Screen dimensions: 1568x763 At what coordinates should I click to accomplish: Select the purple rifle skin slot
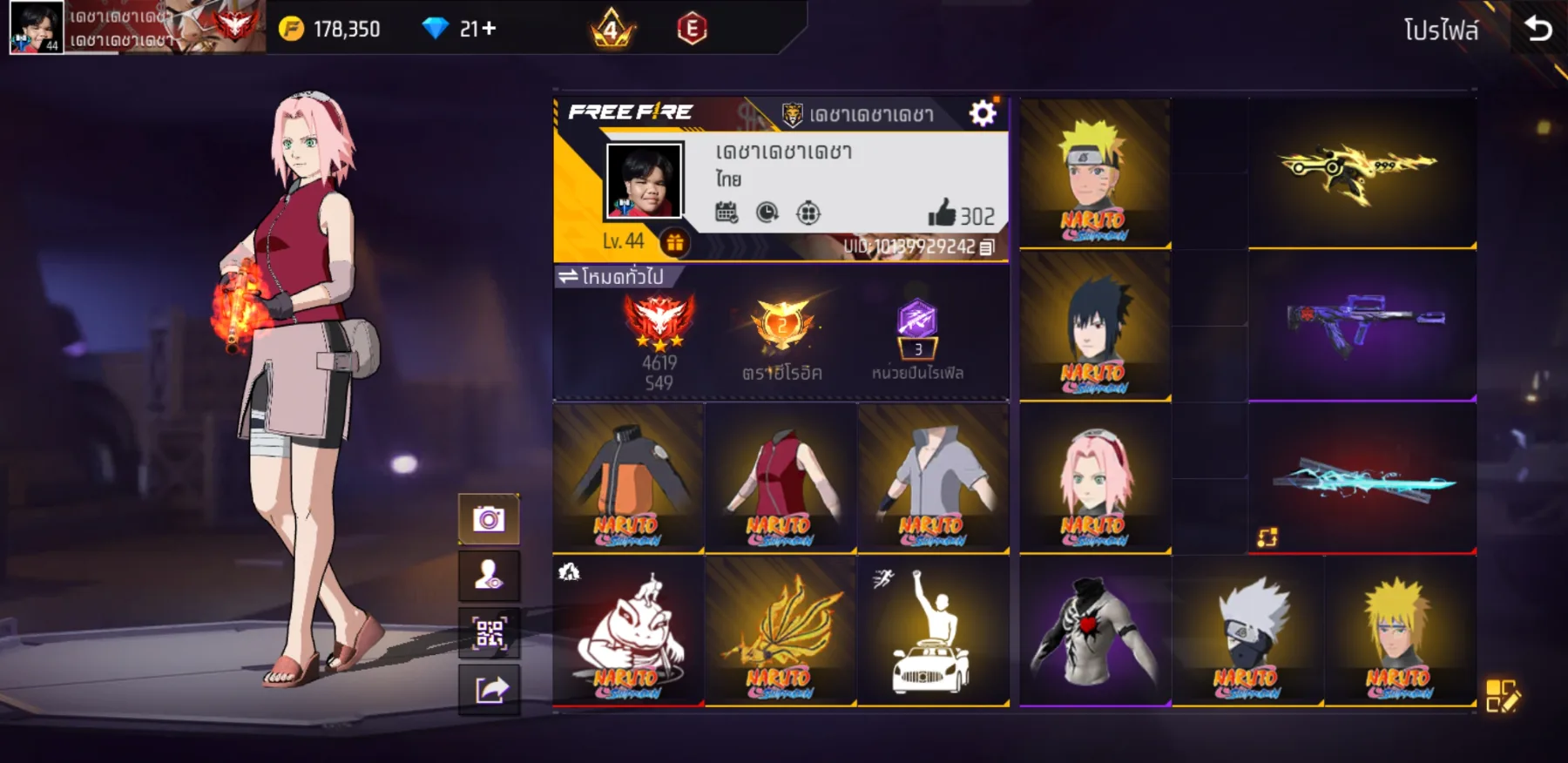[1361, 327]
